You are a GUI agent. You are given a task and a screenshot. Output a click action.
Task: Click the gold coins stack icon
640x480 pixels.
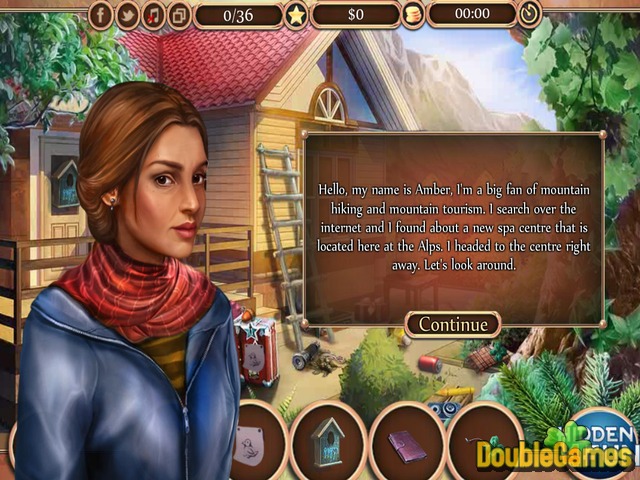(411, 15)
